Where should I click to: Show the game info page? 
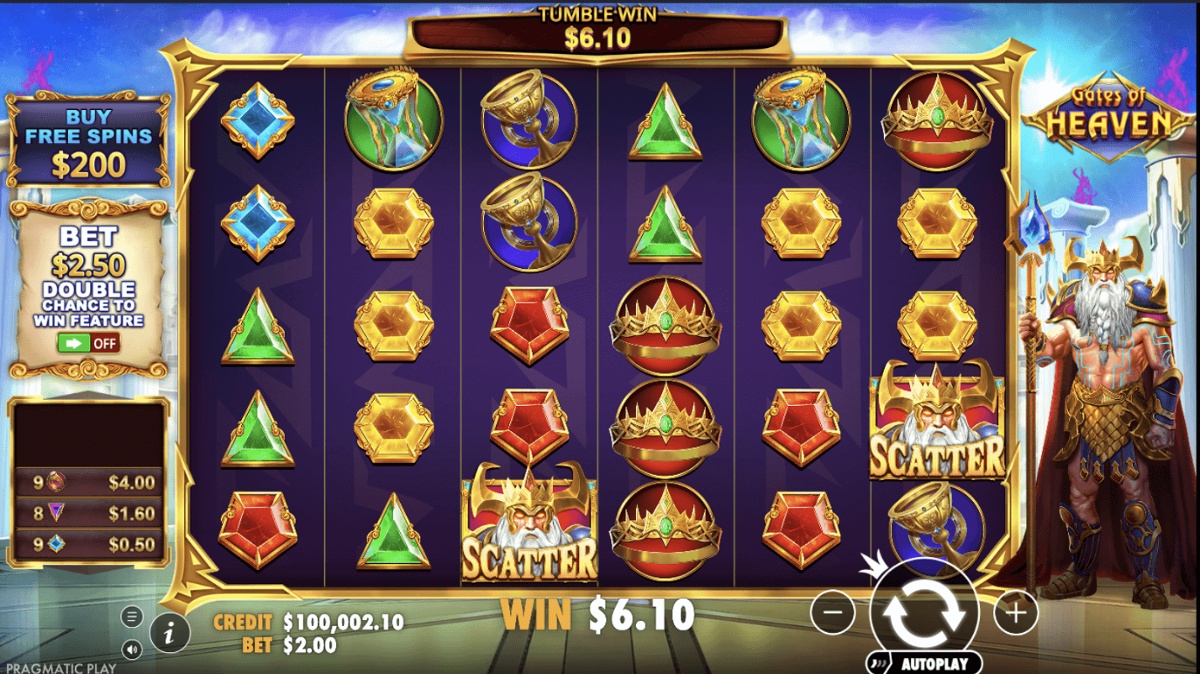click(x=170, y=632)
